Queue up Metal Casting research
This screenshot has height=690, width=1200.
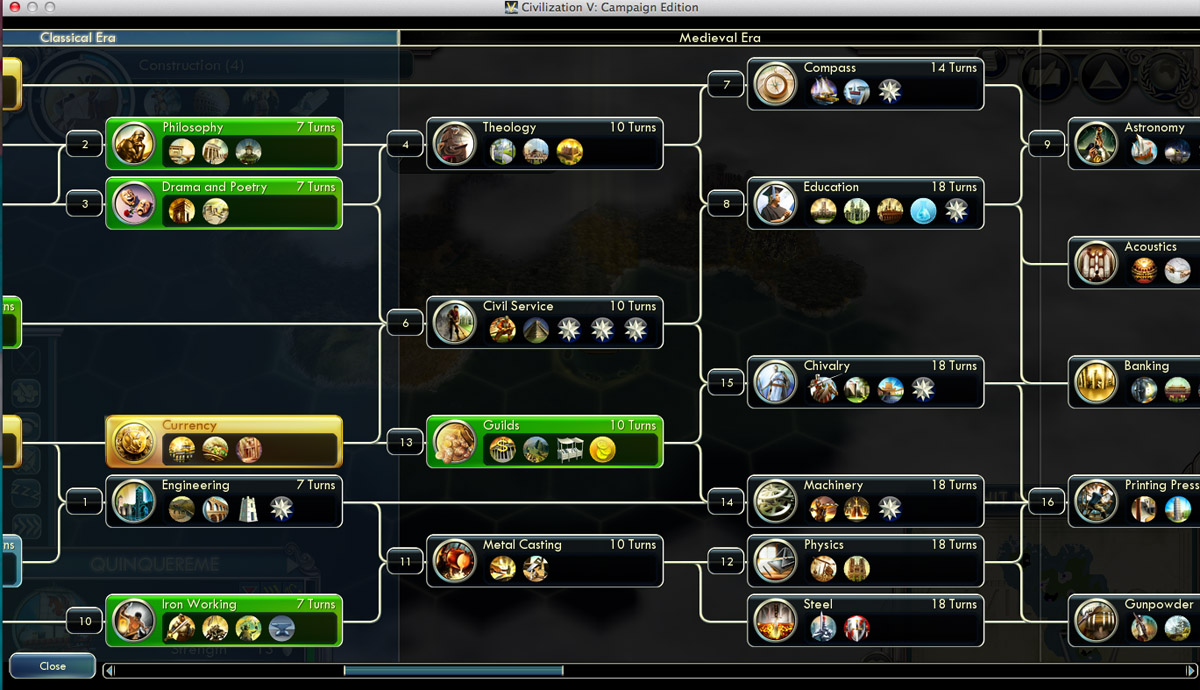545,561
